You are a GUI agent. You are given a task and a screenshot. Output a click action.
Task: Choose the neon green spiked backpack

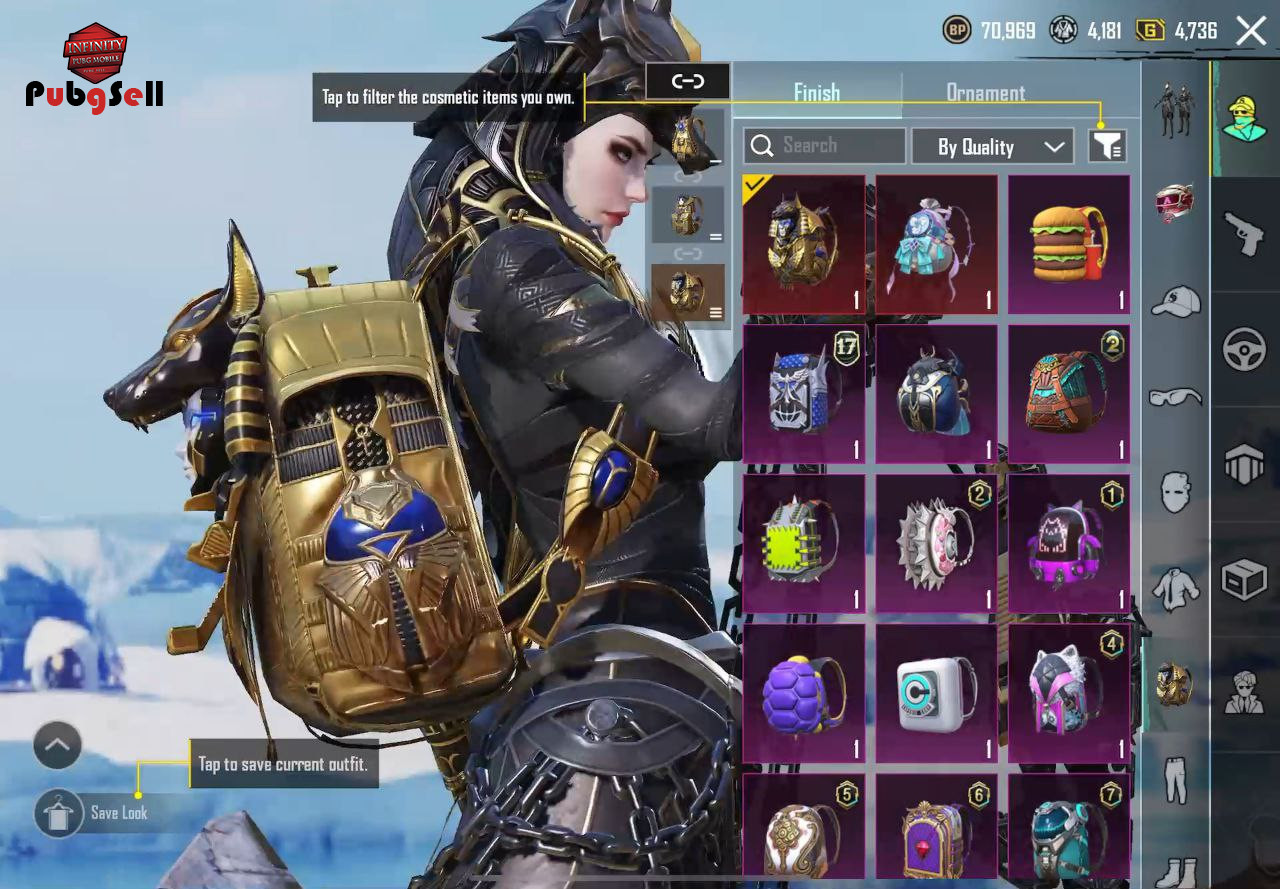804,543
